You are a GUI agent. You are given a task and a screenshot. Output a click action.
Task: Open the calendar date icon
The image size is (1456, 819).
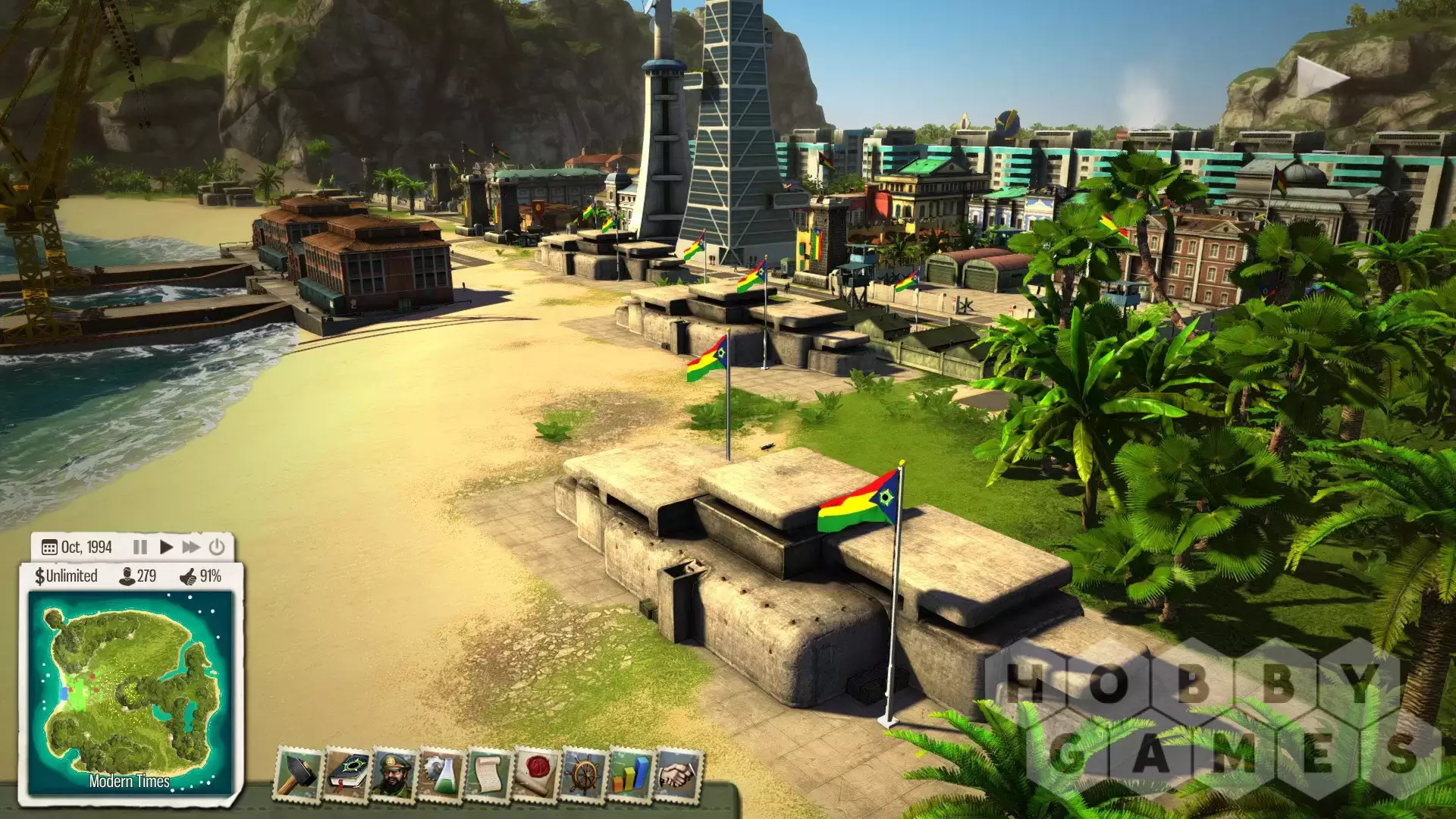[50, 548]
